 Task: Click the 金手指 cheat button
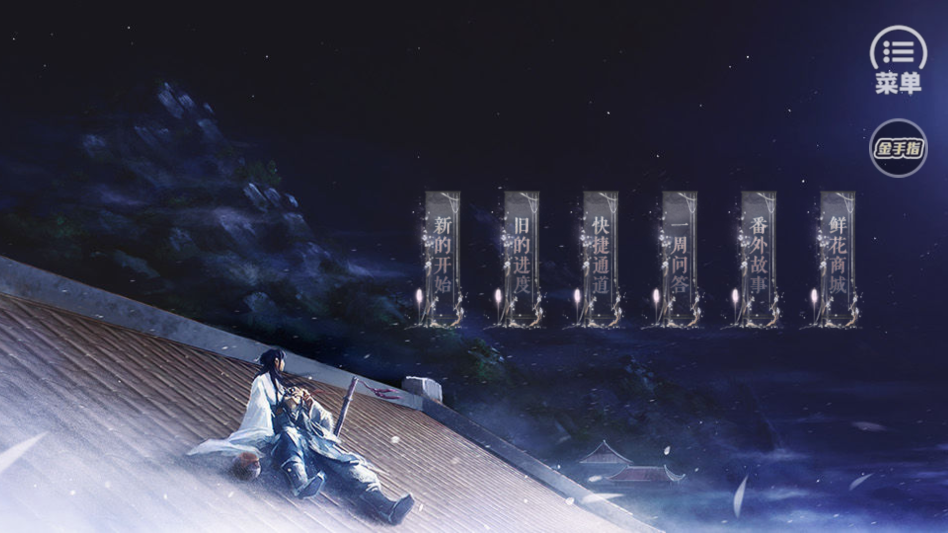(898, 149)
